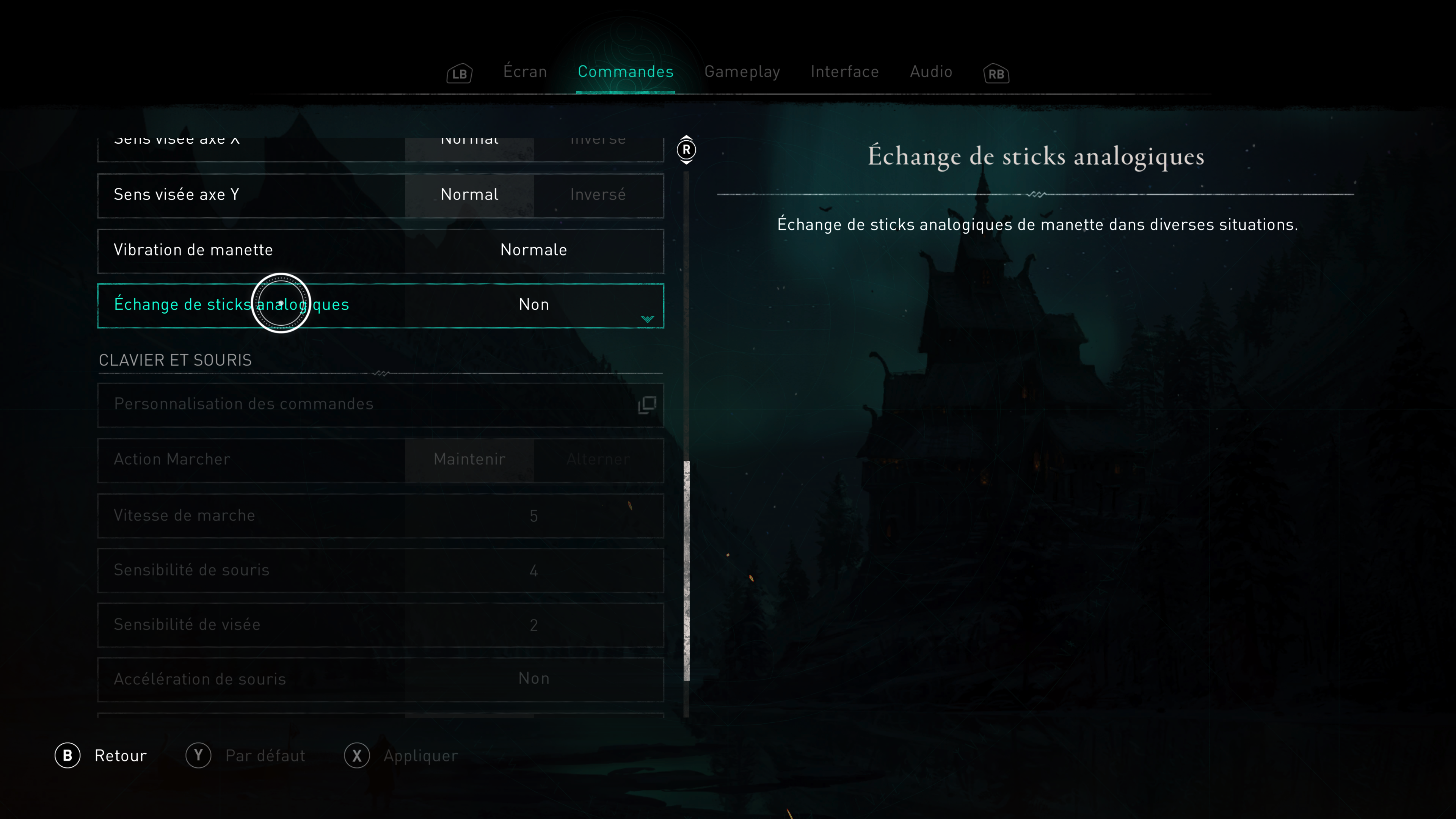Open the Échange de sticks analogiques dropdown
The image size is (1456, 819).
tap(533, 305)
